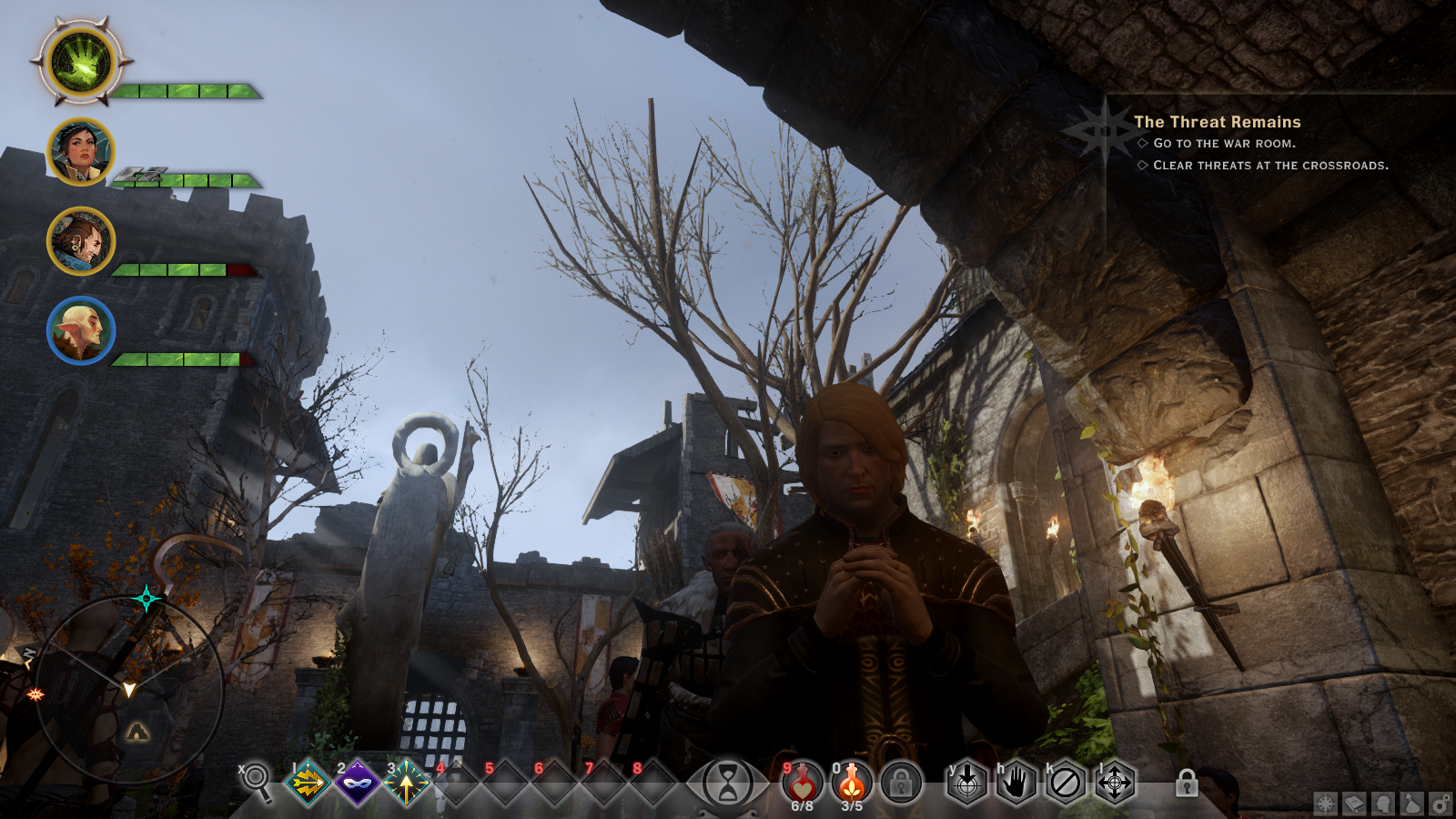Image resolution: width=1456 pixels, height=819 pixels.
Task: Trigger the upward yellow arrow ability
Action: [407, 783]
